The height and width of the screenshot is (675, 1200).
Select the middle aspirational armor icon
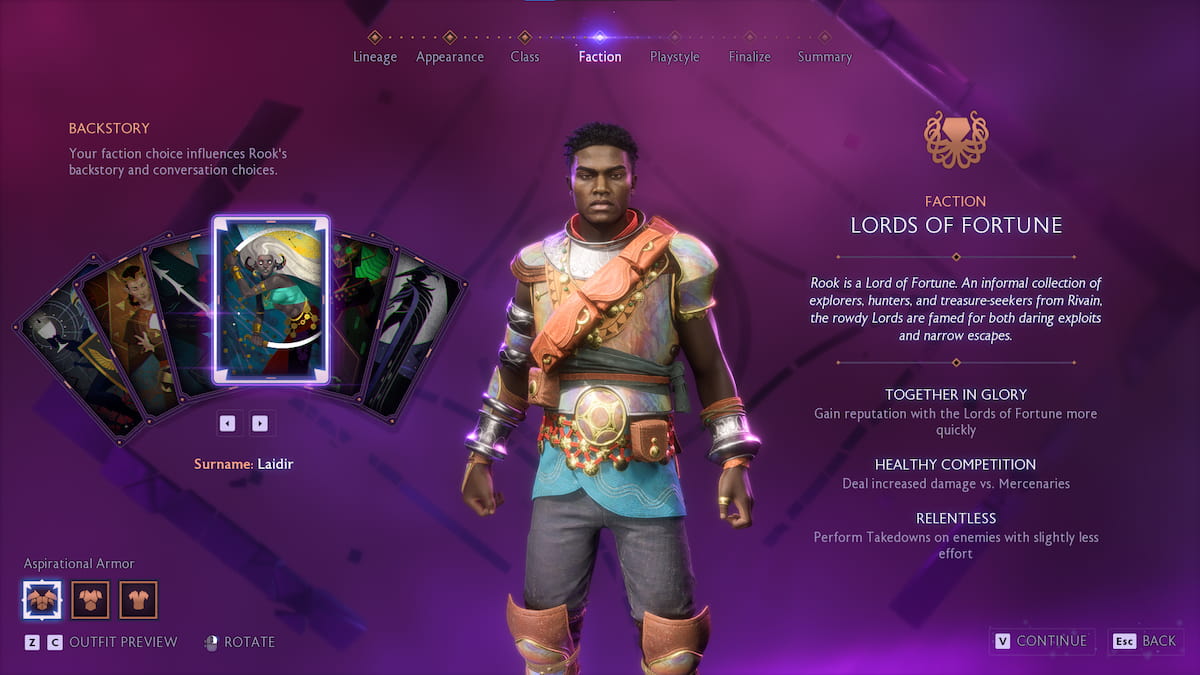(90, 600)
